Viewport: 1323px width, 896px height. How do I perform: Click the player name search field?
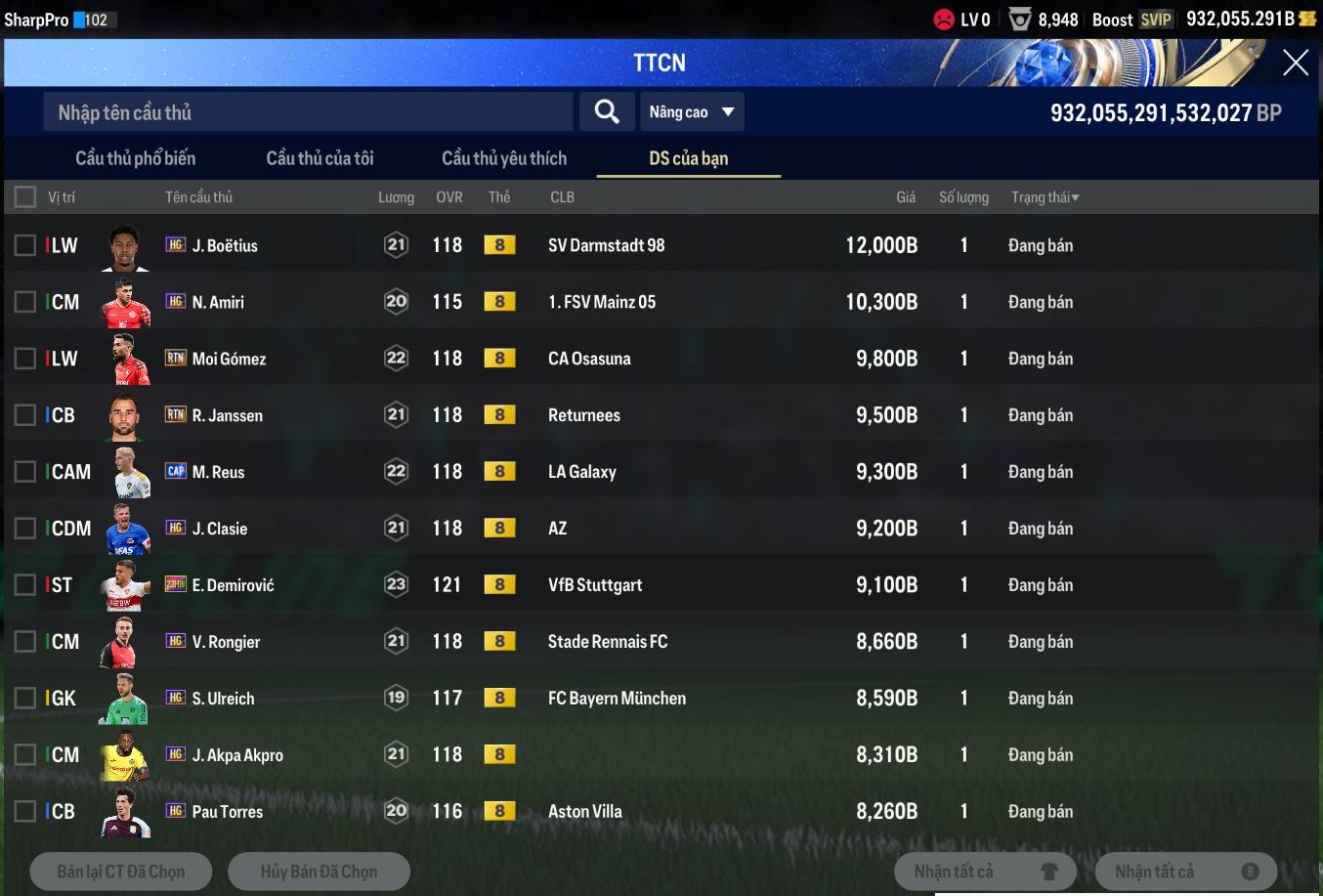point(307,112)
